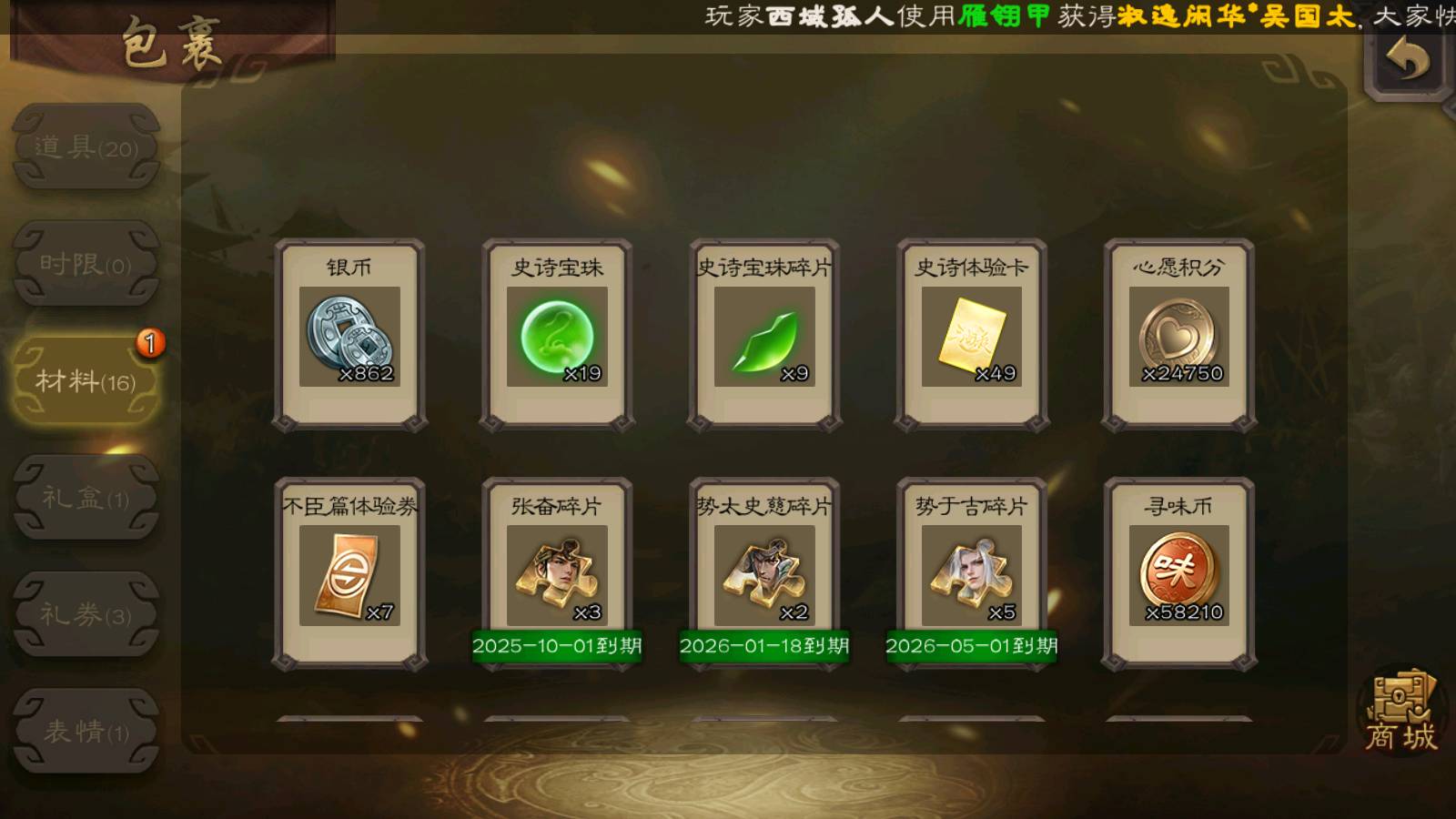Pick the 史诗体验卡 gold card
Viewport: 1456px width, 819px height.
(x=972, y=335)
